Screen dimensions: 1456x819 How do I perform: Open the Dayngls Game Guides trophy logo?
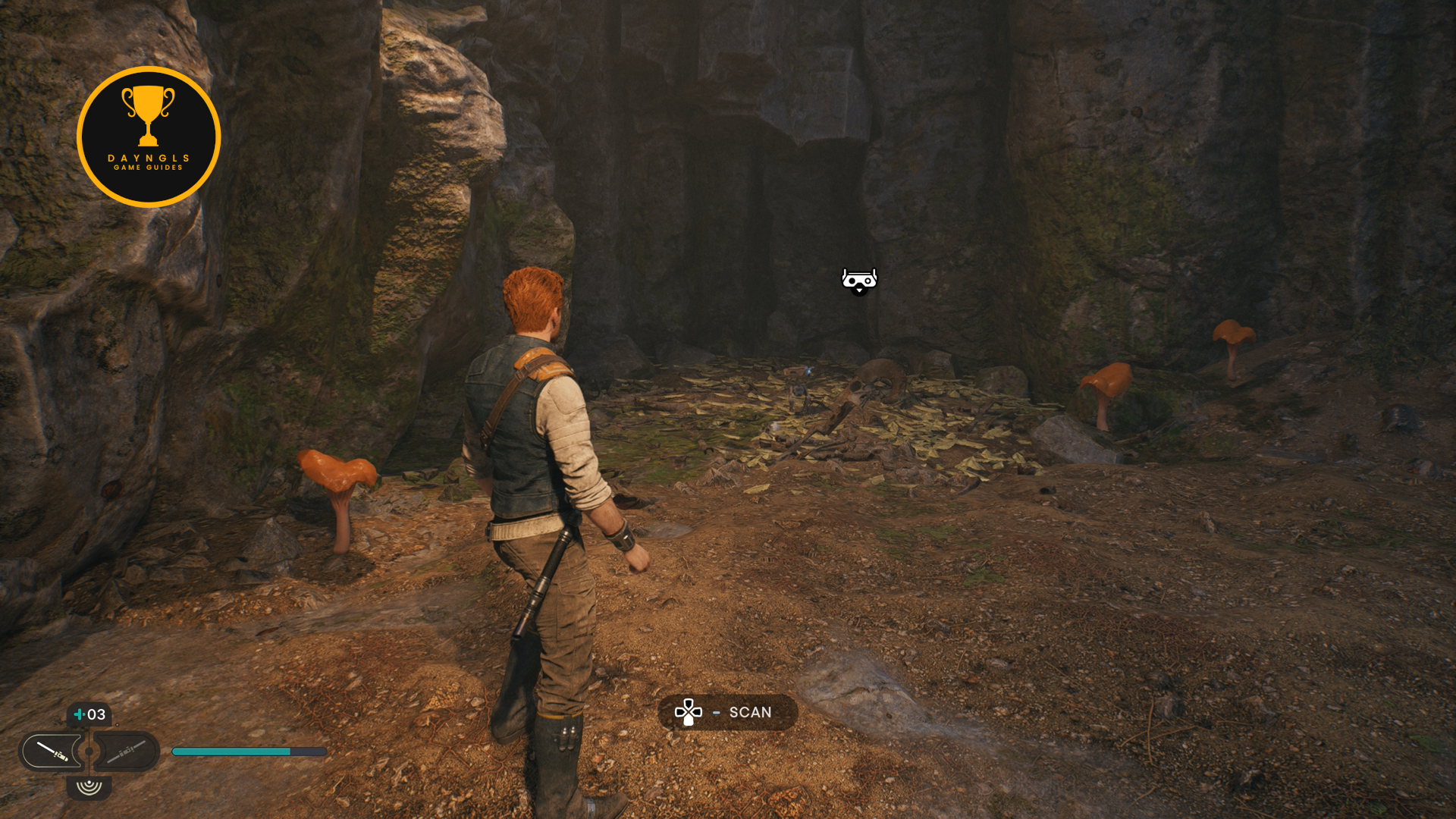tap(149, 137)
